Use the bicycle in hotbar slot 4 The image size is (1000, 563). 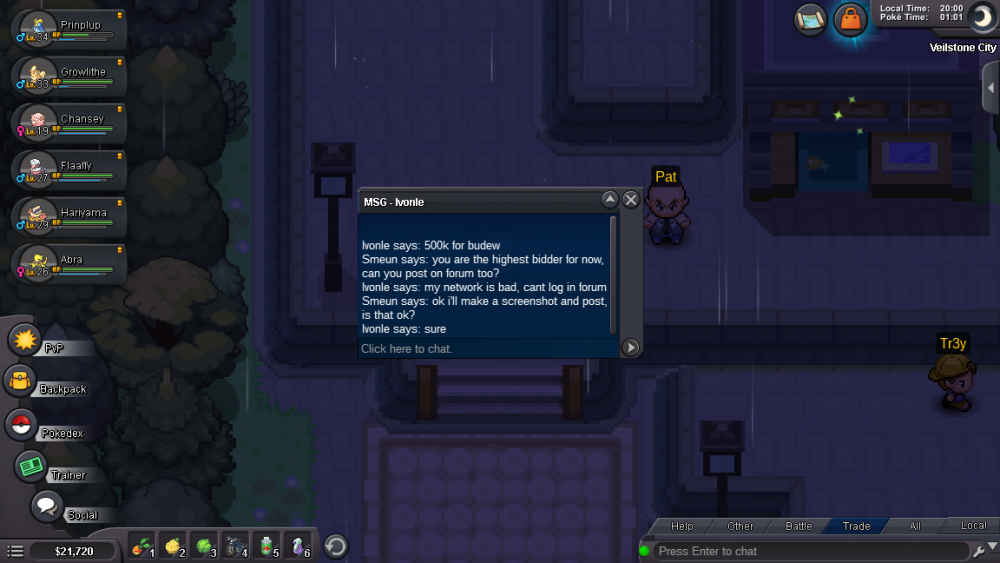(x=237, y=546)
